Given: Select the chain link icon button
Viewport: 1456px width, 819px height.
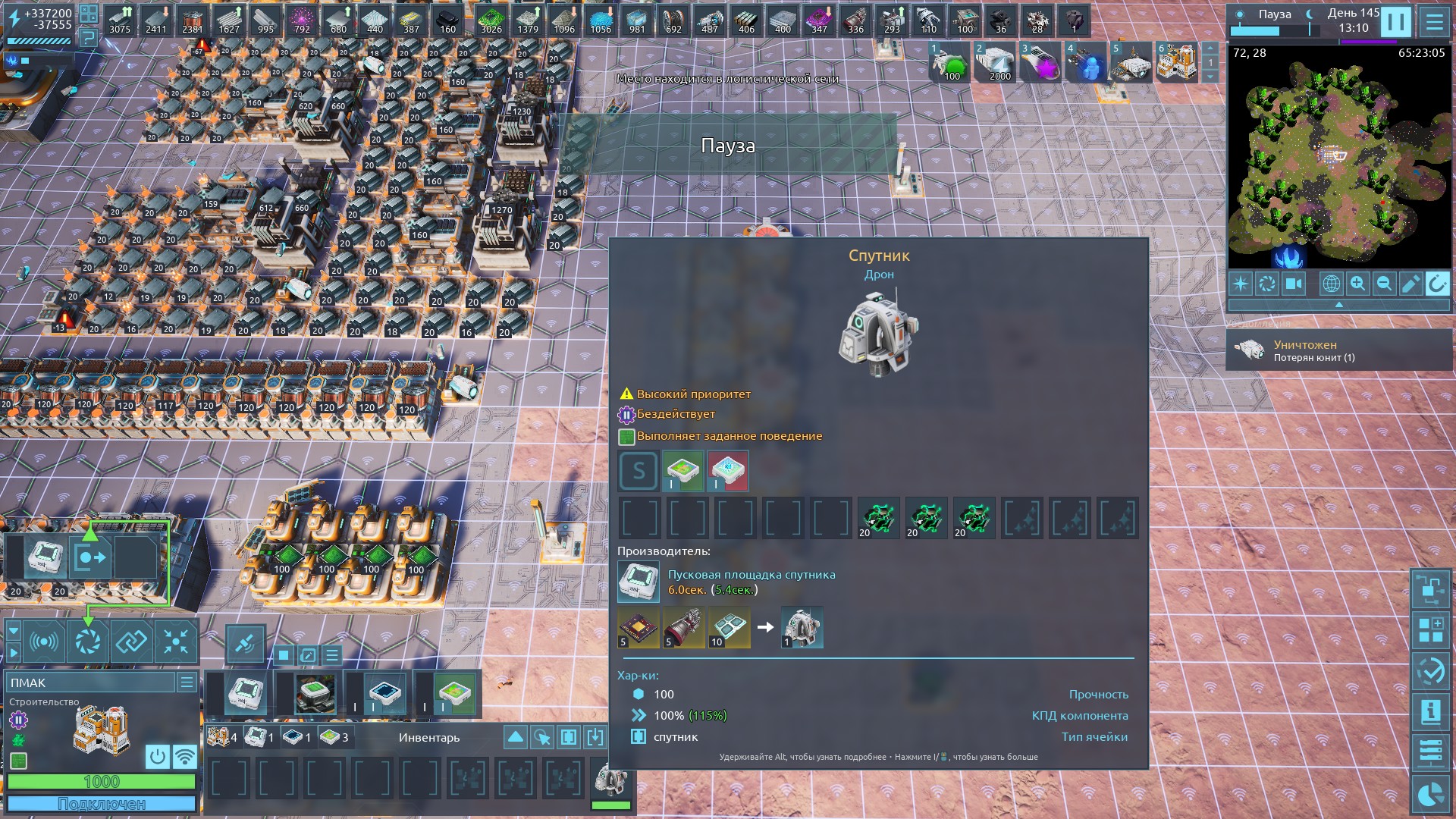Looking at the screenshot, I should point(131,642).
